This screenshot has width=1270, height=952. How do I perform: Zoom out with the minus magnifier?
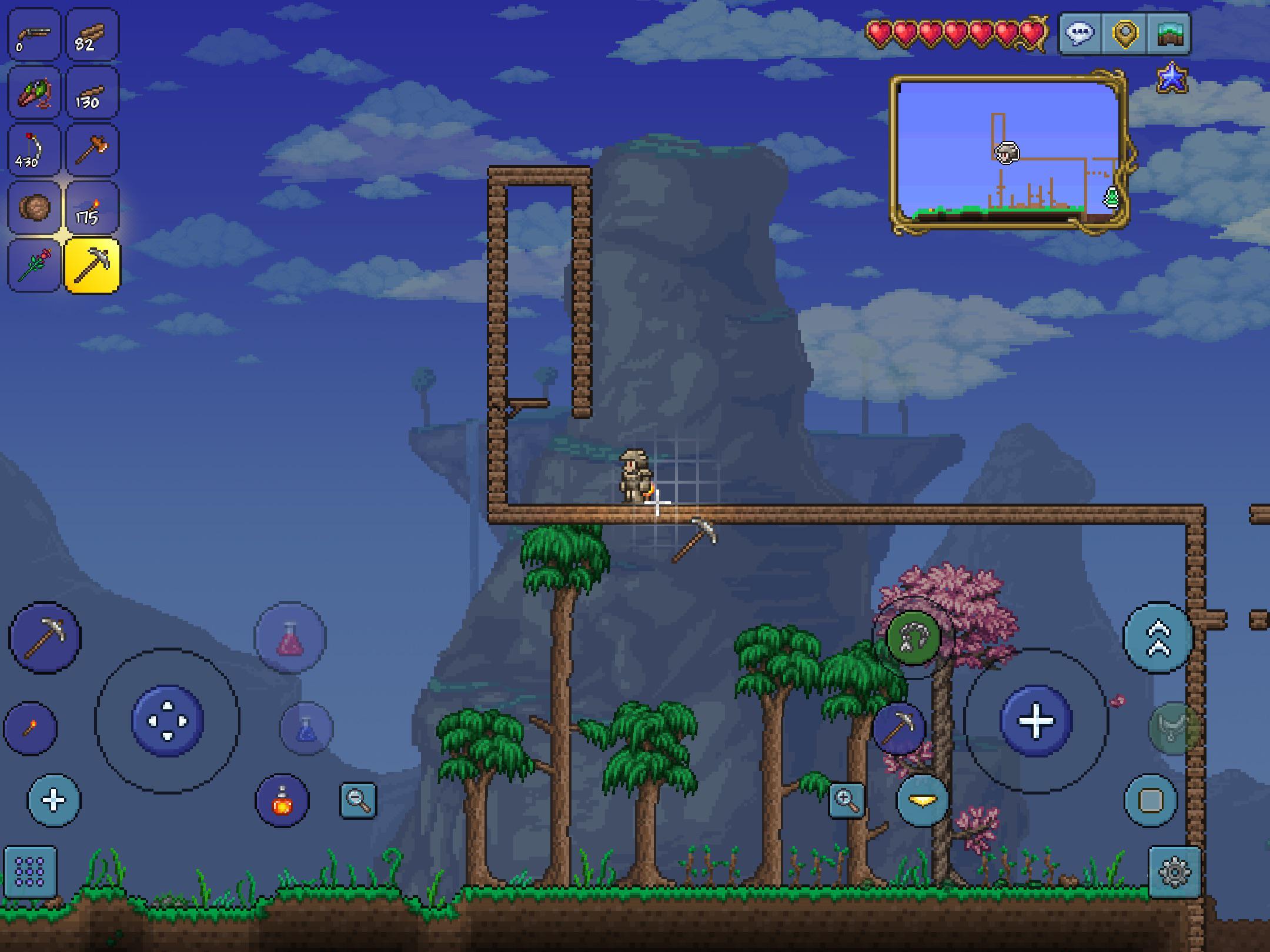[x=357, y=800]
